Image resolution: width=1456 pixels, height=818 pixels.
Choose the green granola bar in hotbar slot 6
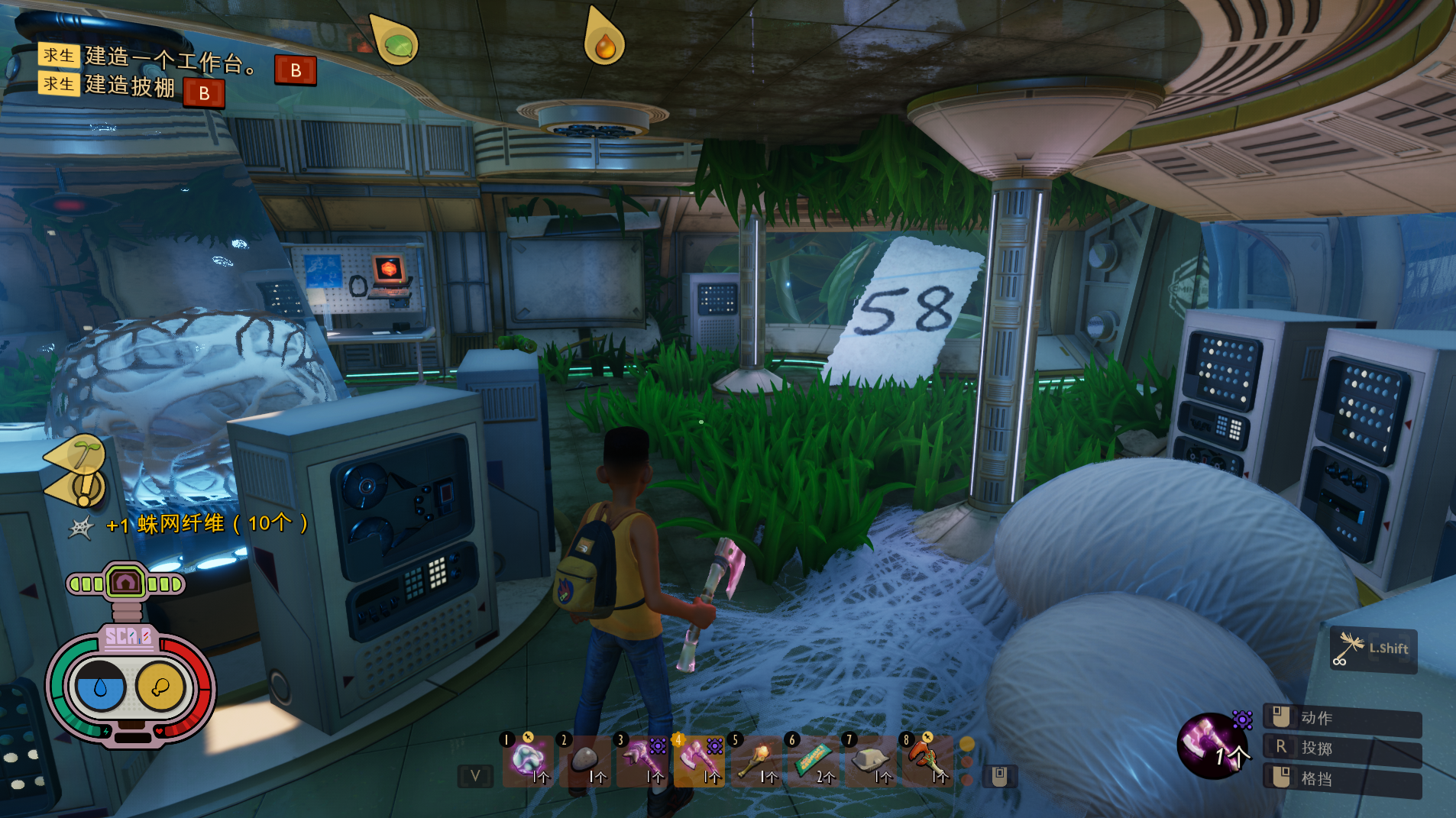[x=812, y=761]
